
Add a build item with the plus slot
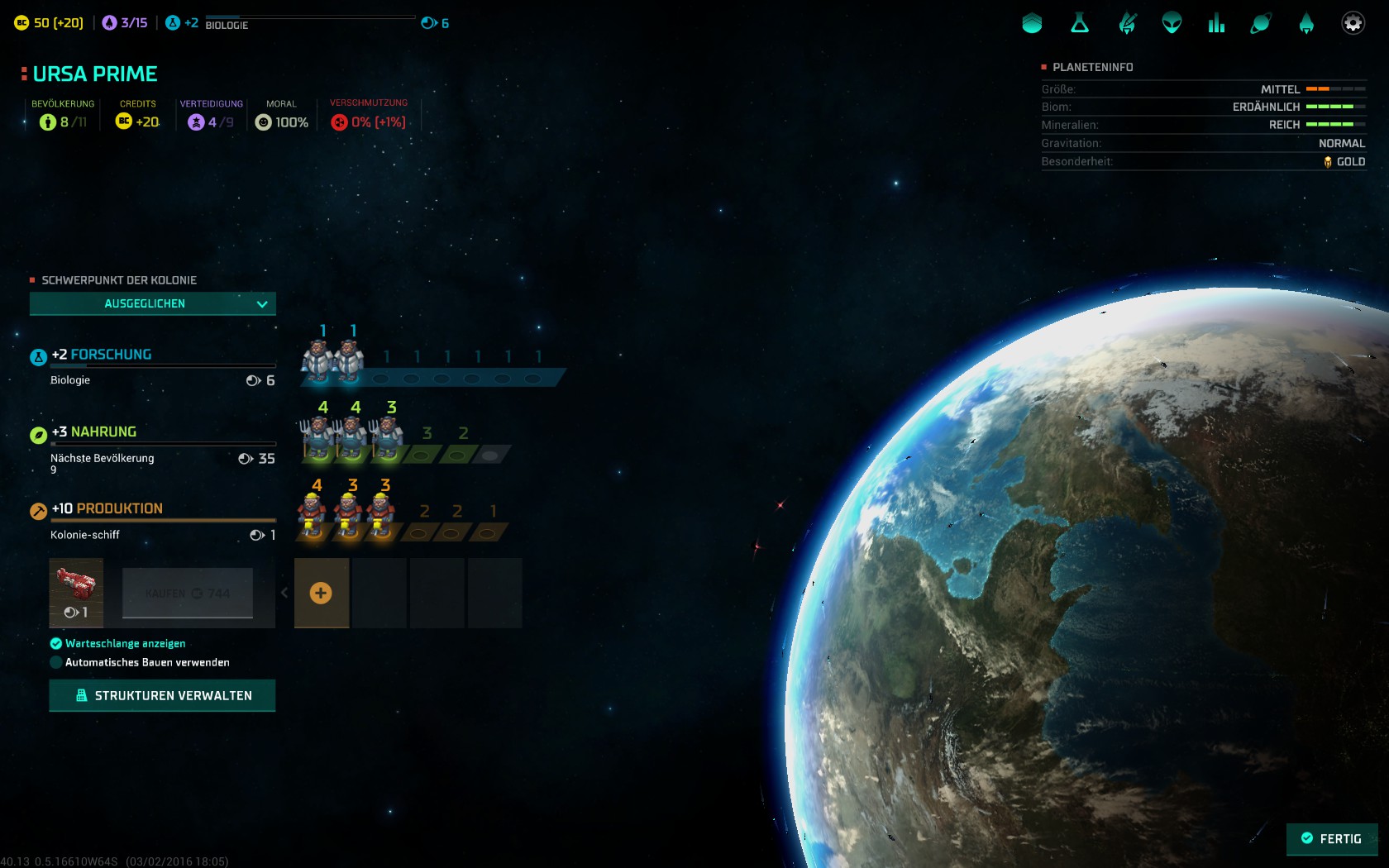click(321, 593)
